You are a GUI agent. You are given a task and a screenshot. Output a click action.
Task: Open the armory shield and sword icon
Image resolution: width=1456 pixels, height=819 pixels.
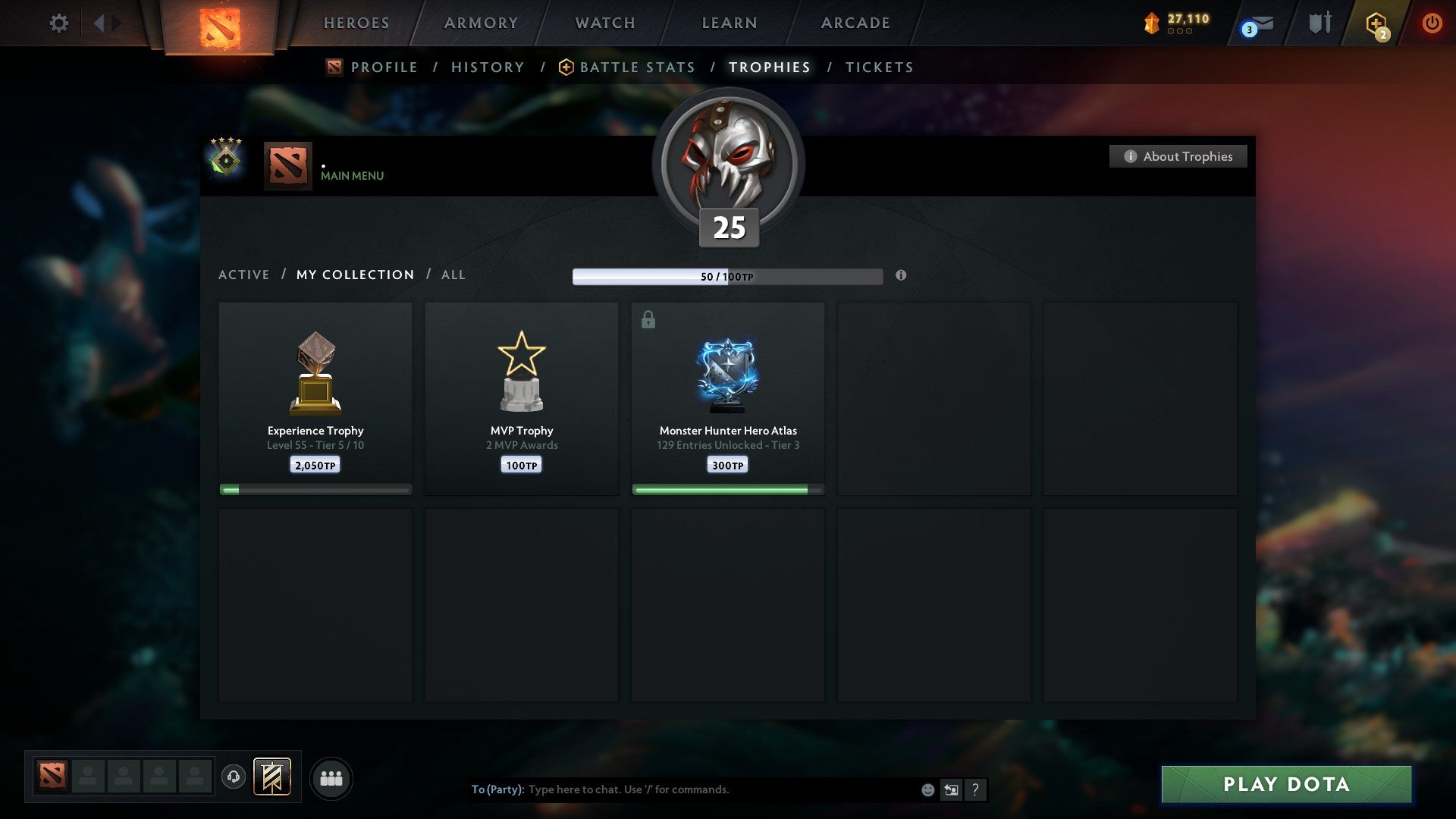click(1319, 23)
